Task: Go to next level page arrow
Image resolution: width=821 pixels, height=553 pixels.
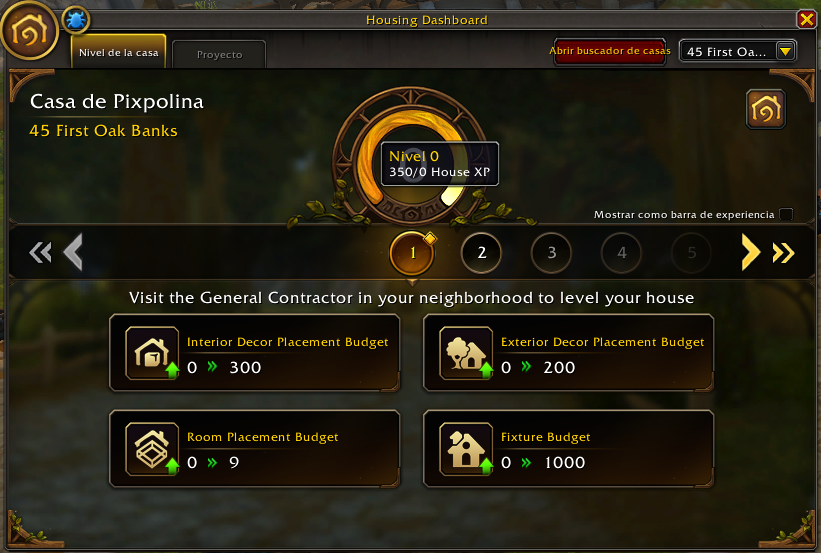Action: coord(750,253)
